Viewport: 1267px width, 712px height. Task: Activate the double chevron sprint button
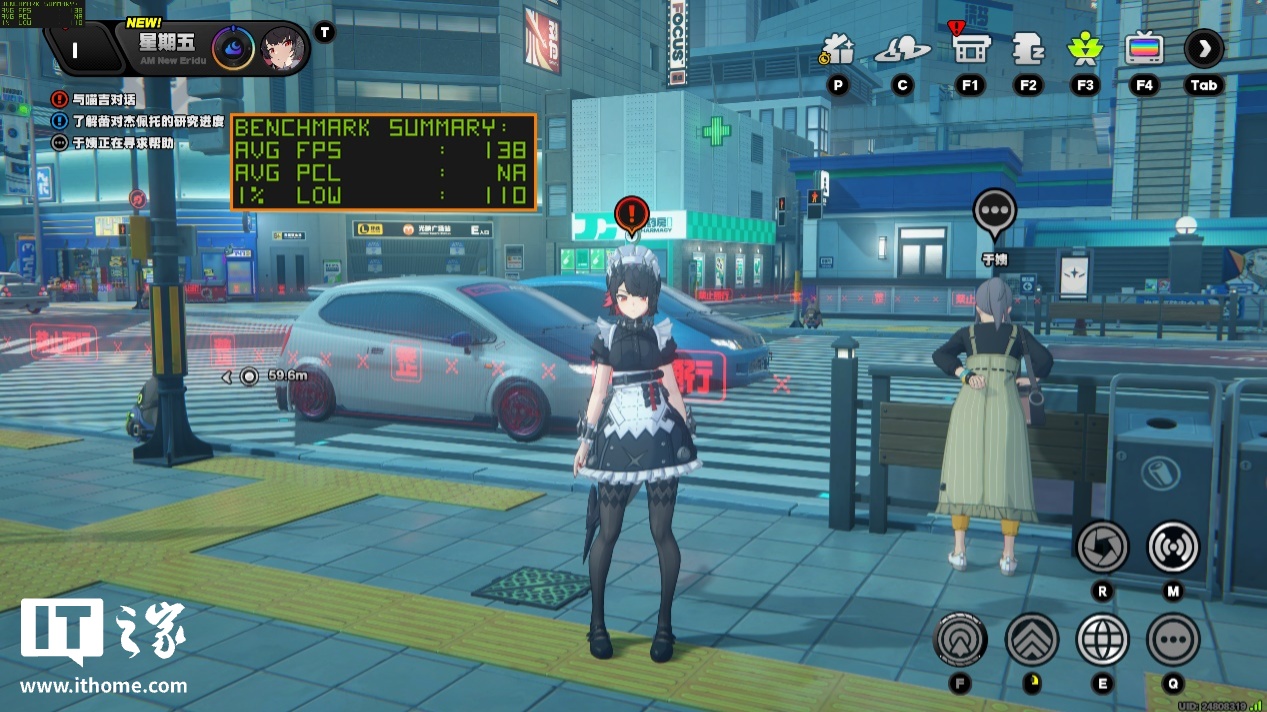pyautogui.click(x=1032, y=640)
